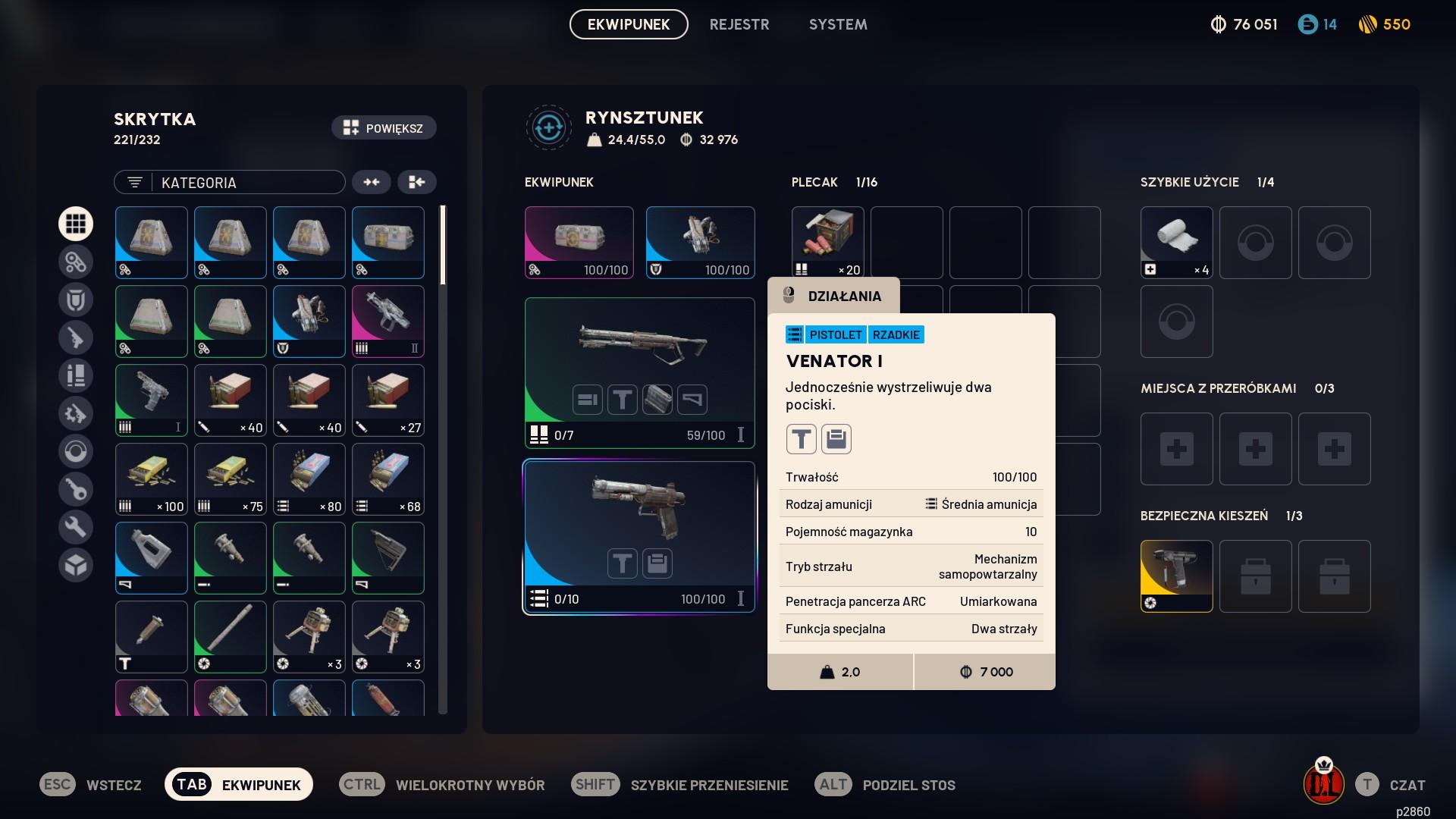The width and height of the screenshot is (1456, 819).
Task: Pick the bandage in quick use
Action: tap(1176, 242)
